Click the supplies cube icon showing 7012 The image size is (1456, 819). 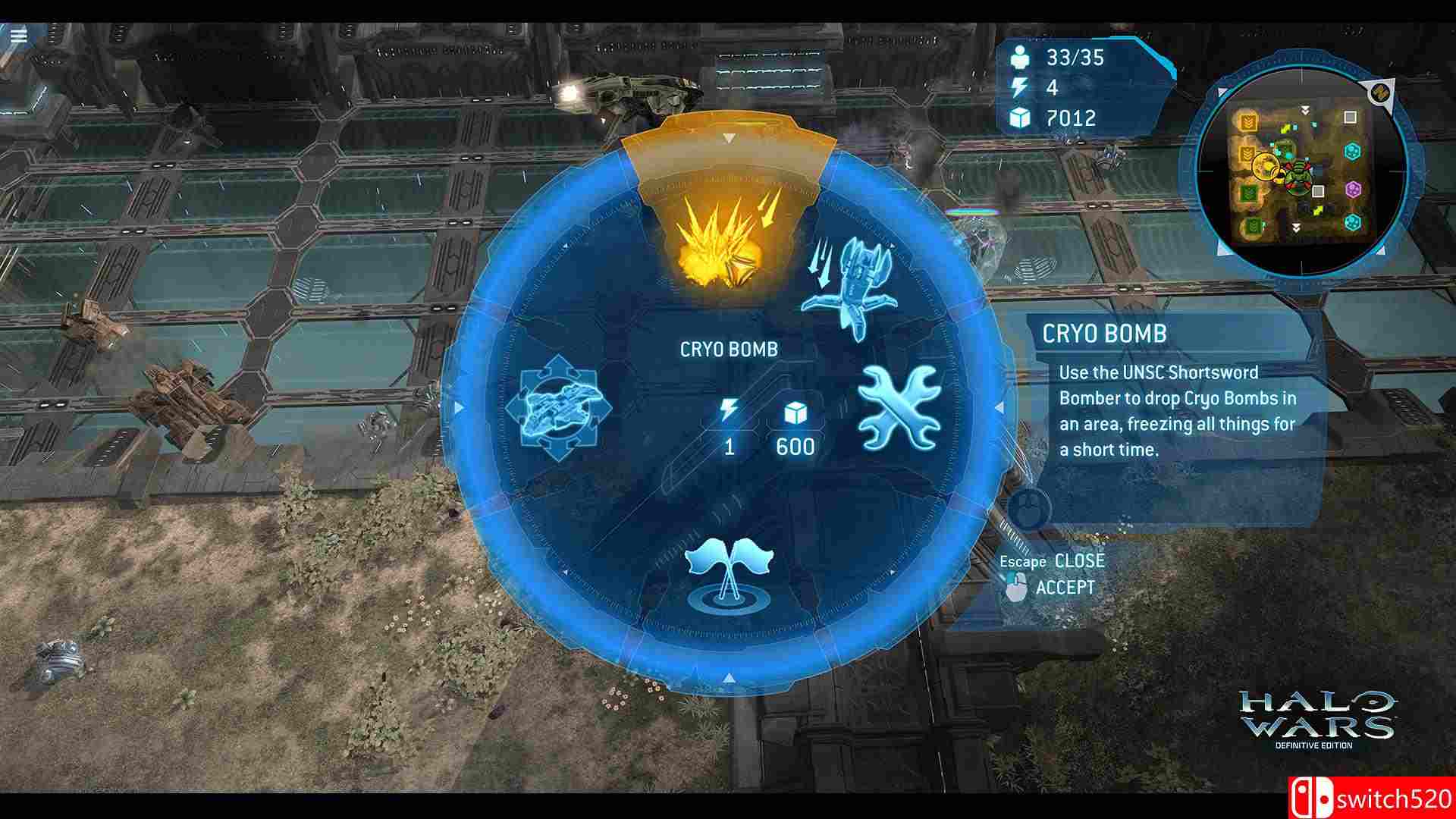[1021, 118]
